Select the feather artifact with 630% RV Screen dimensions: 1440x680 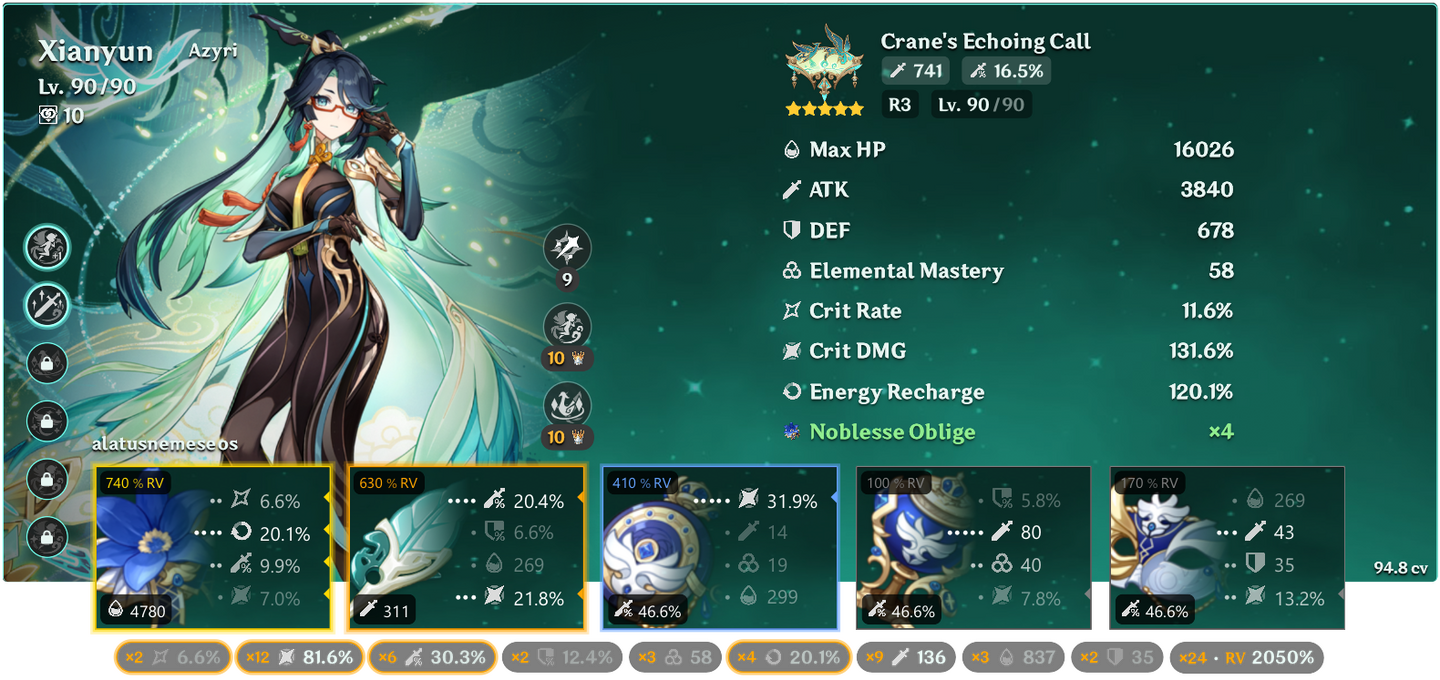click(x=466, y=549)
